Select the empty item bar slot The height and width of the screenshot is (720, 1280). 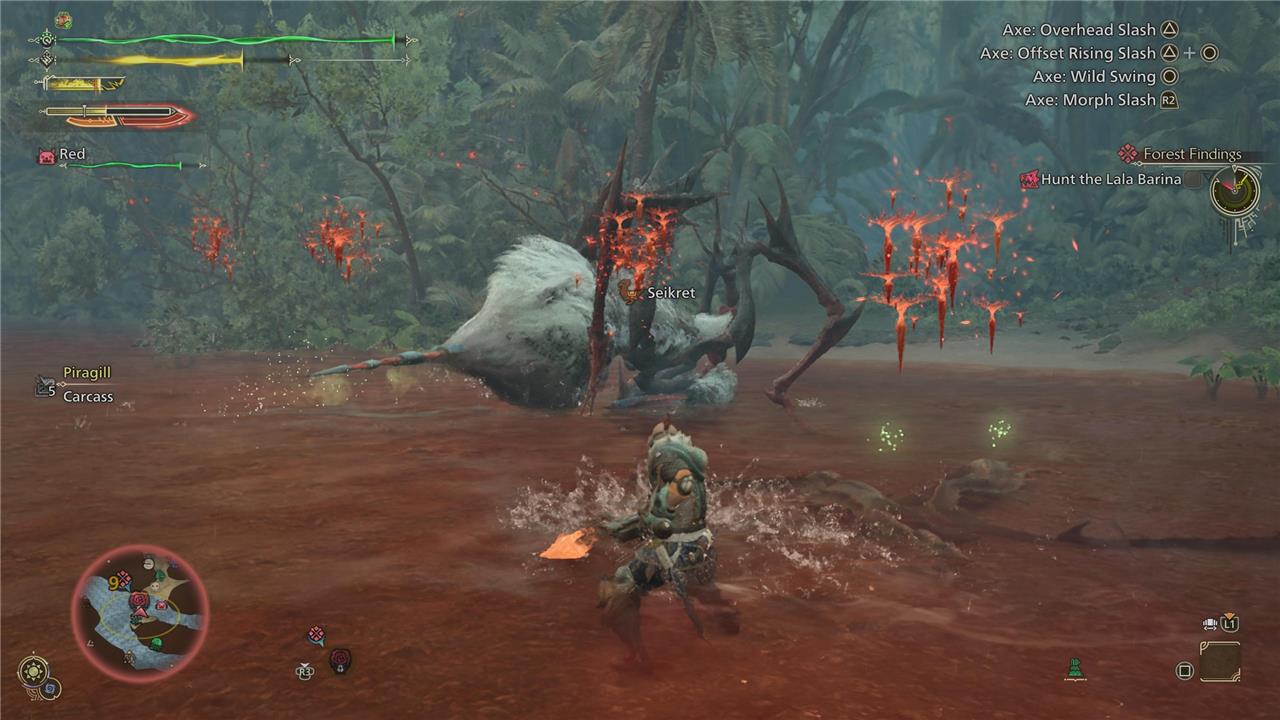tap(1220, 662)
